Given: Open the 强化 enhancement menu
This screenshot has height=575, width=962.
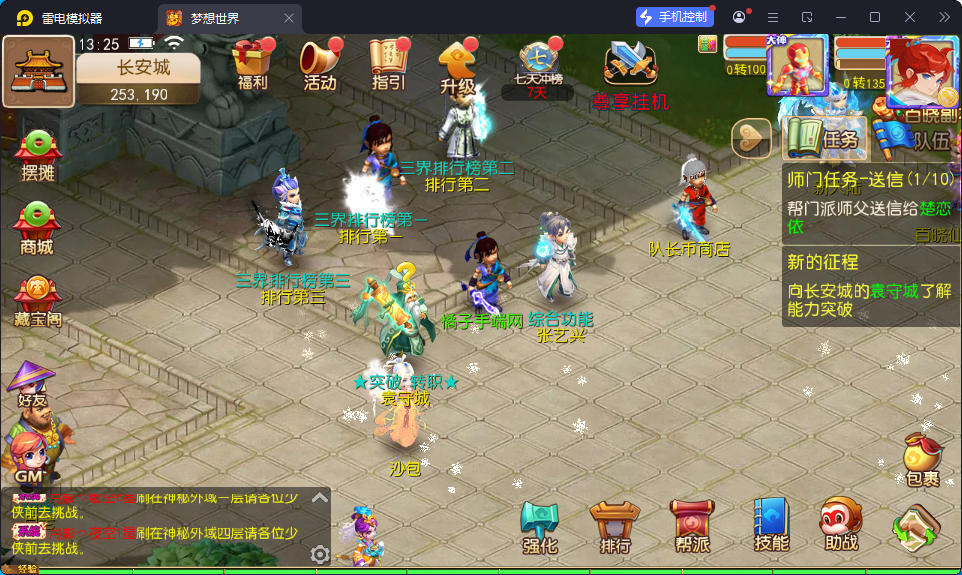Looking at the screenshot, I should [x=540, y=527].
